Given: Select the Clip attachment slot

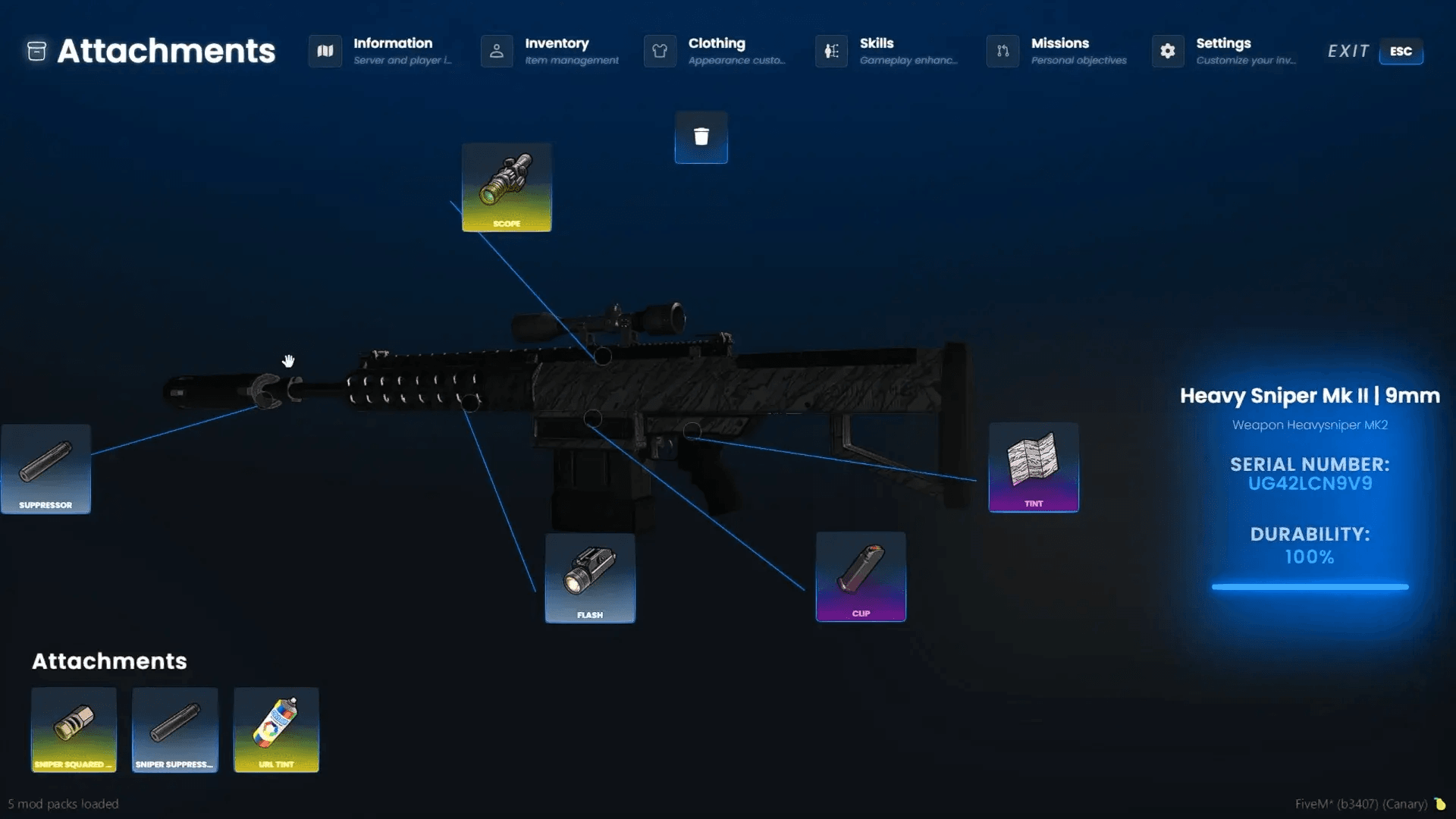Looking at the screenshot, I should [861, 576].
